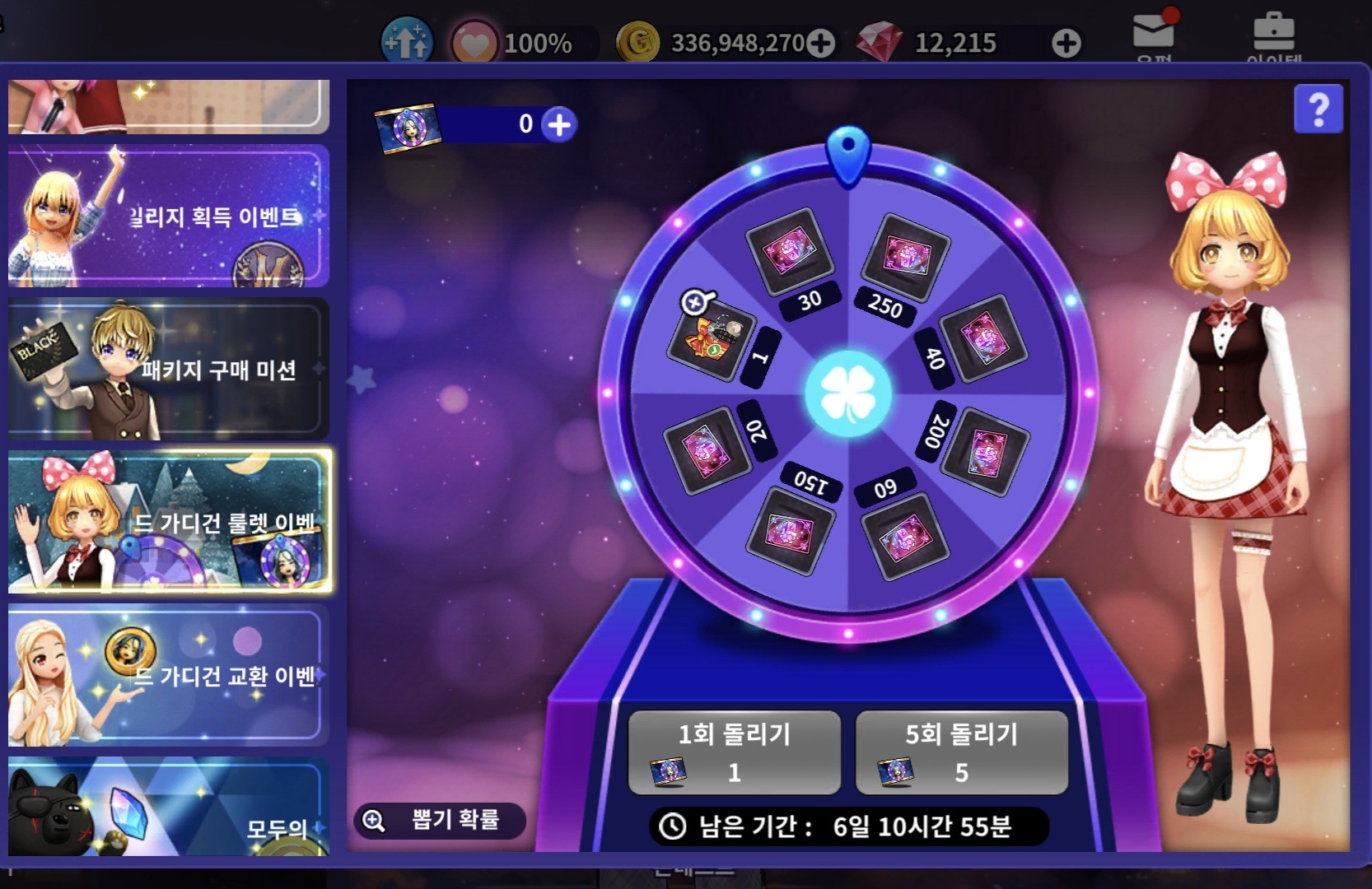
Task: Inspect the gift prize magnifier on the wheel
Action: [696, 303]
